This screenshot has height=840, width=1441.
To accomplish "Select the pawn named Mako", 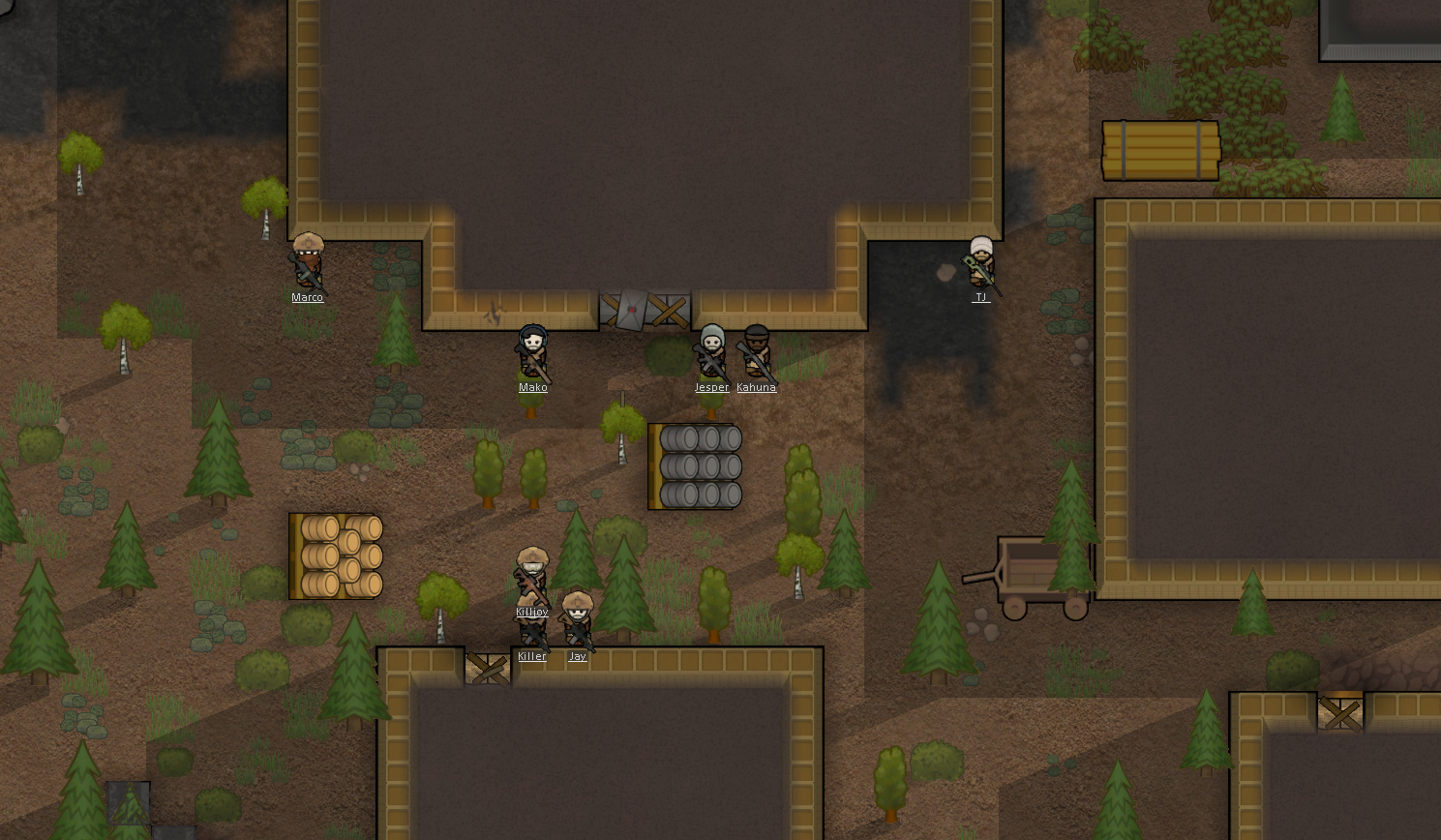I will click(x=532, y=352).
